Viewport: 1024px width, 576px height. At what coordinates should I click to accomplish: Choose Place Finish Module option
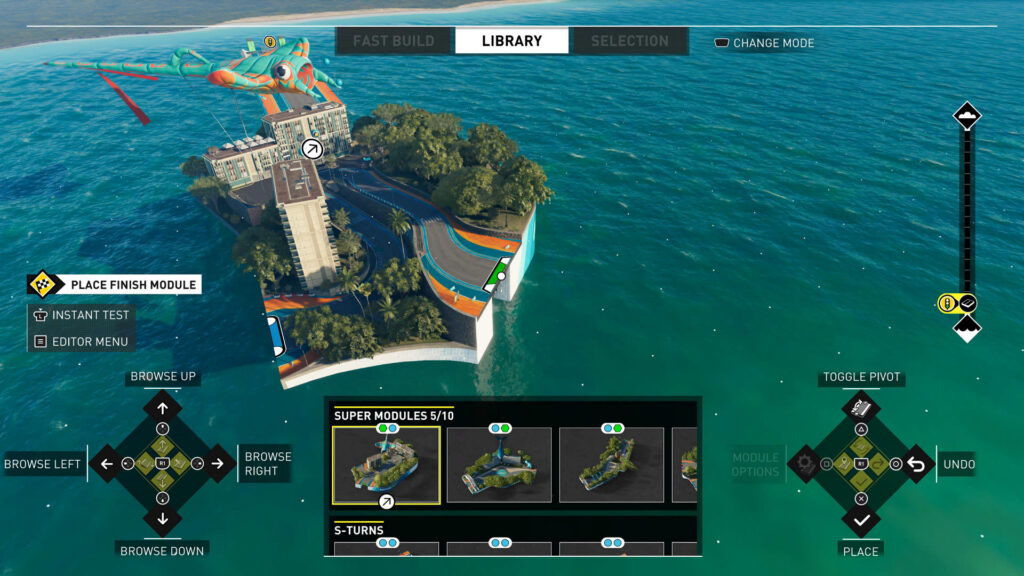click(115, 285)
